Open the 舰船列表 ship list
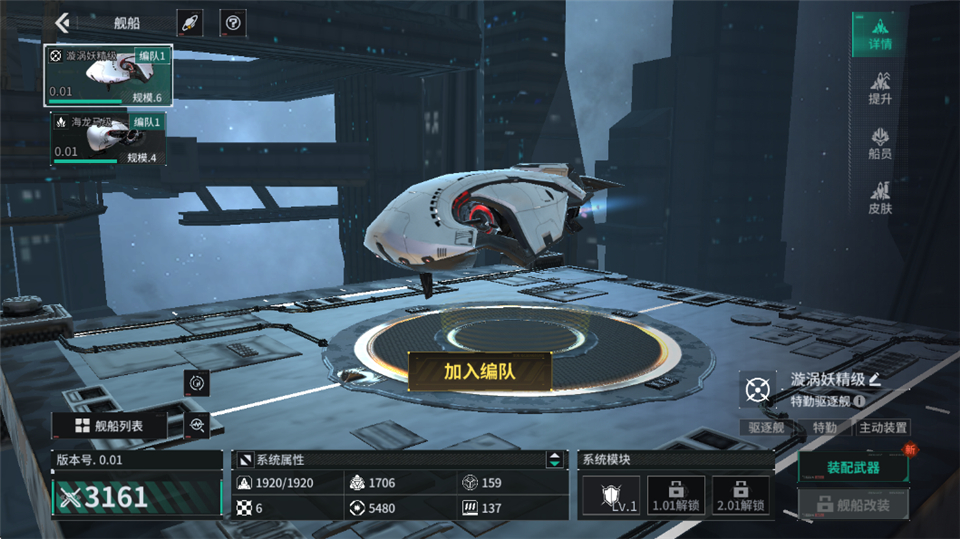Viewport: 960px width, 539px height. tap(109, 426)
